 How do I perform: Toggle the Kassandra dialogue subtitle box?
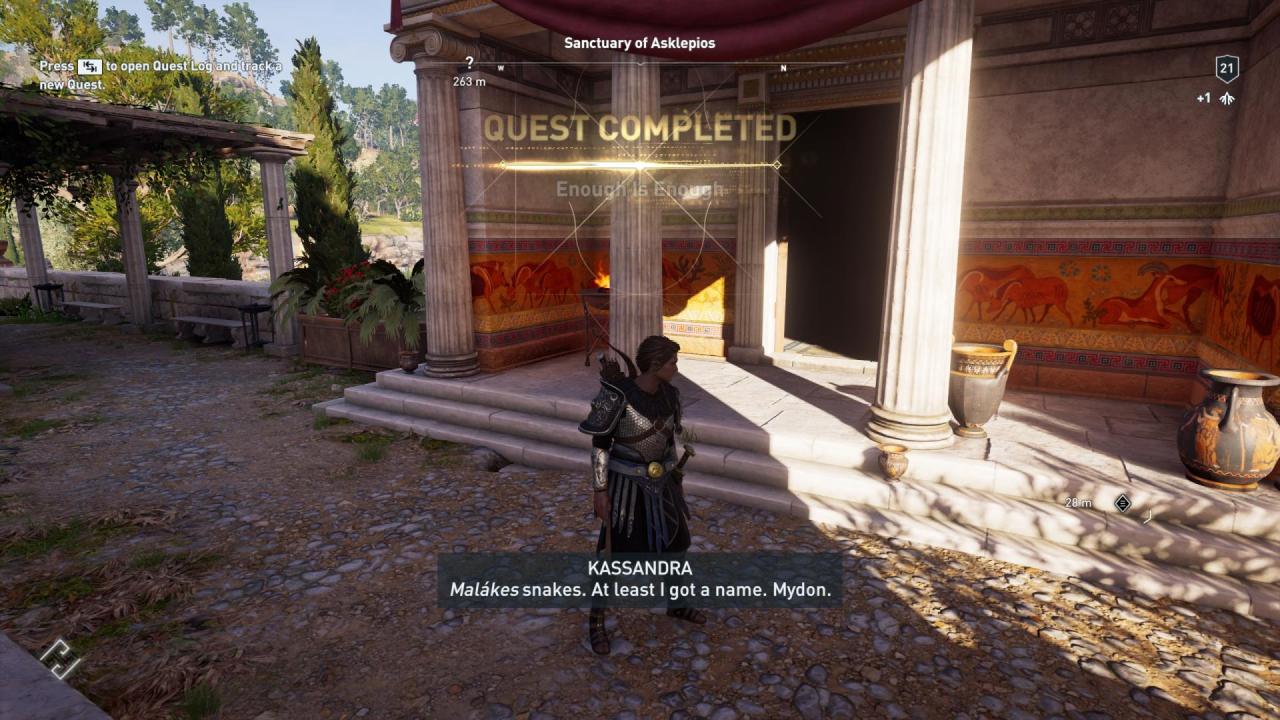pyautogui.click(x=640, y=582)
